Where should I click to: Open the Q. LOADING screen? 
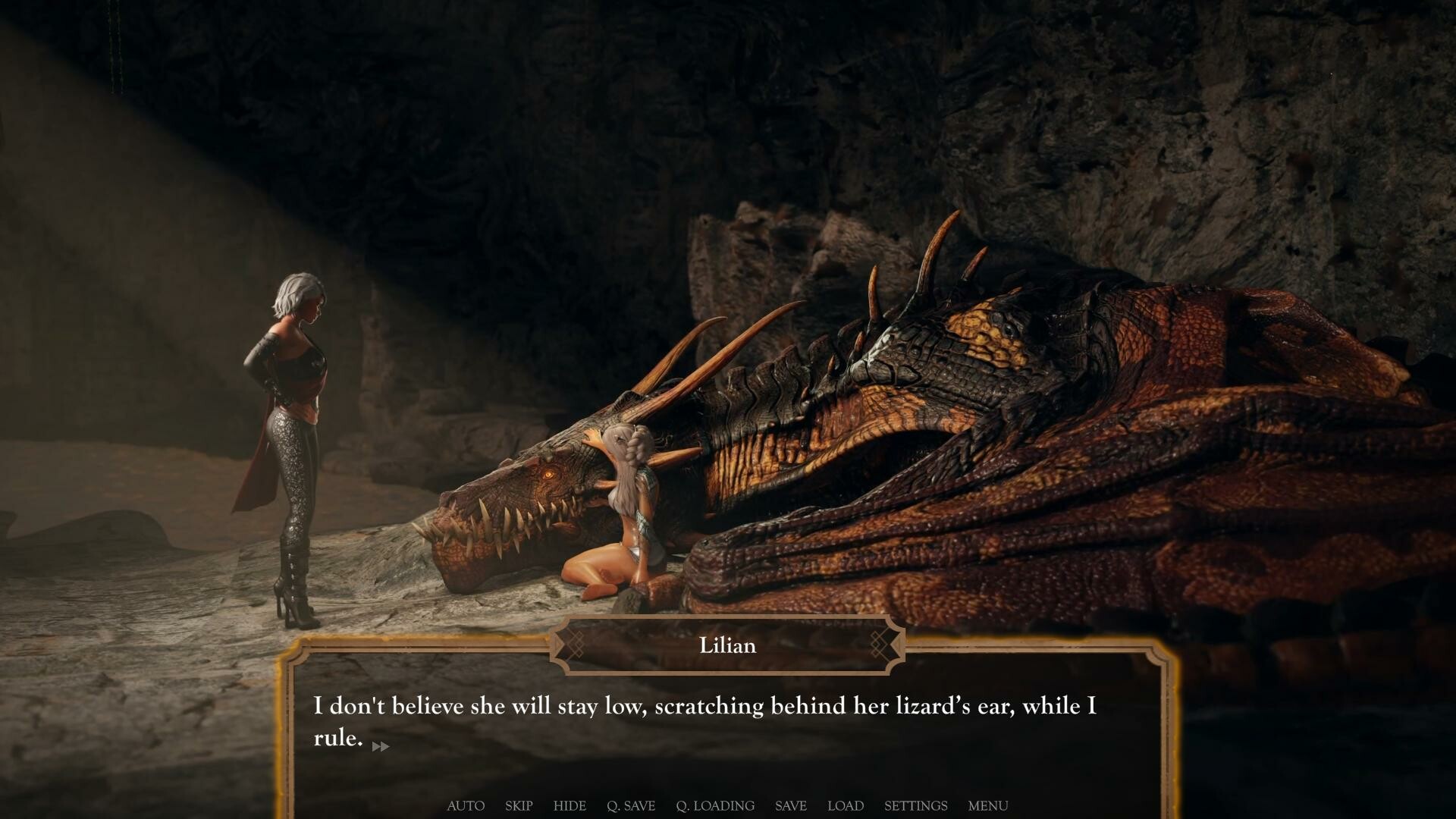pos(714,806)
